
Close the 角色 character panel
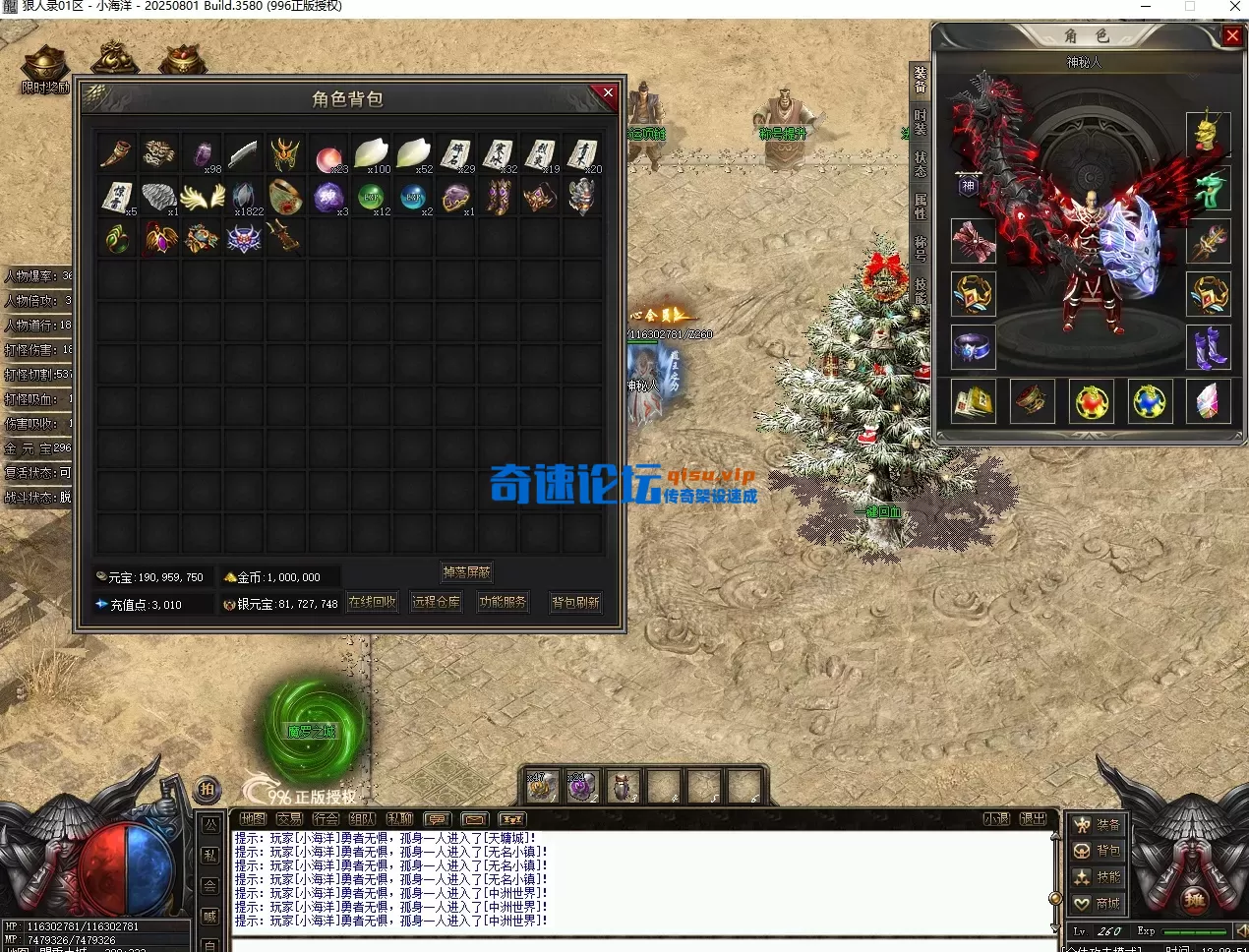[x=1232, y=36]
